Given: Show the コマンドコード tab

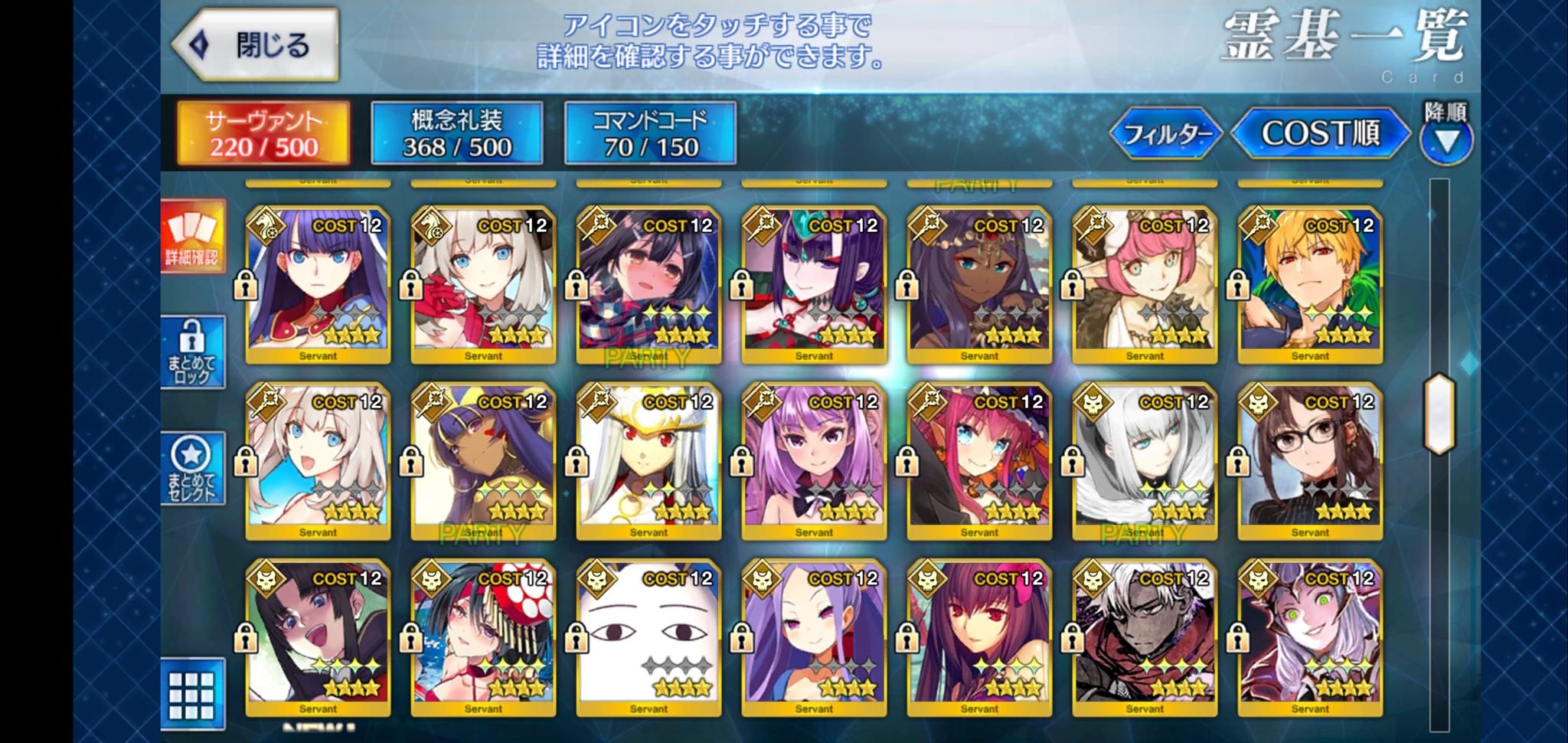Looking at the screenshot, I should (650, 133).
